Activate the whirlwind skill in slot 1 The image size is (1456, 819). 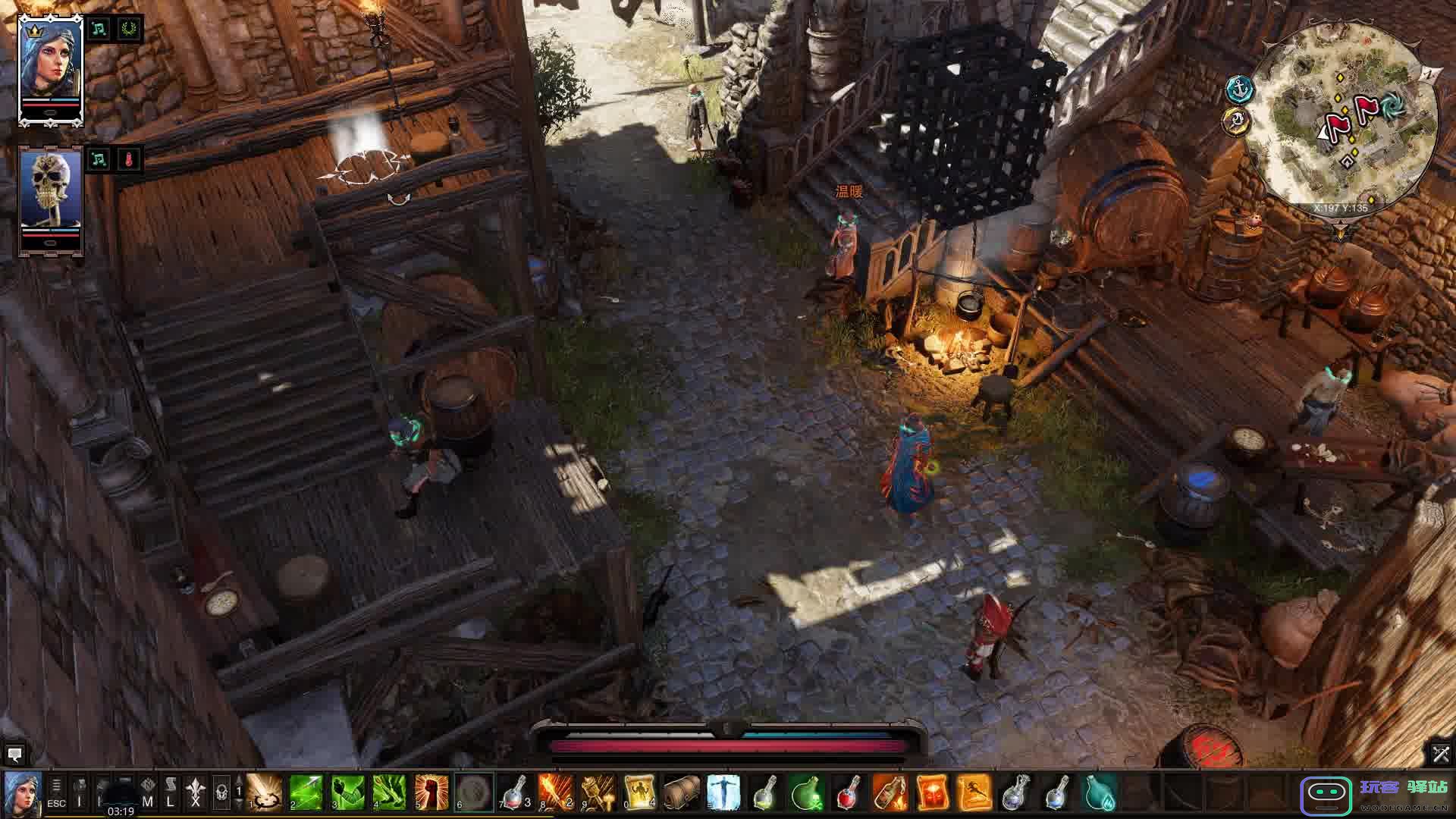click(264, 792)
